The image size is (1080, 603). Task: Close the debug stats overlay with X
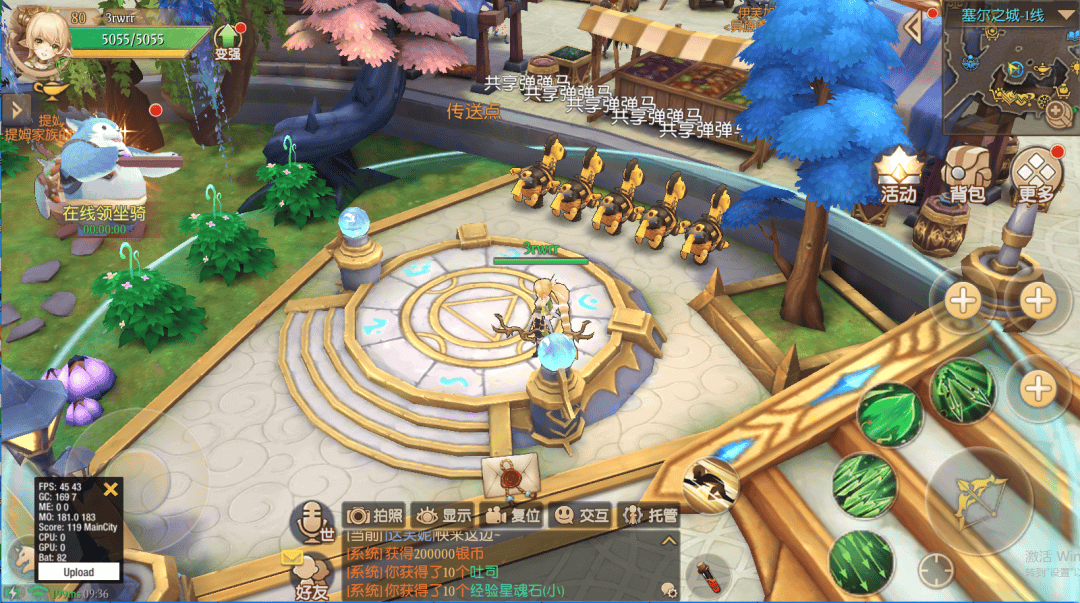(x=111, y=489)
